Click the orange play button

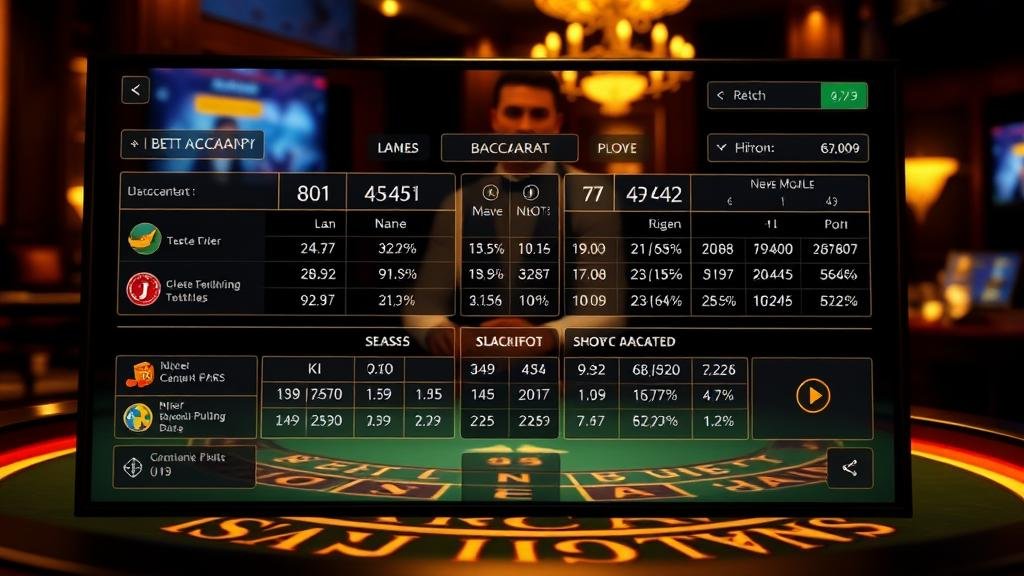pos(812,397)
